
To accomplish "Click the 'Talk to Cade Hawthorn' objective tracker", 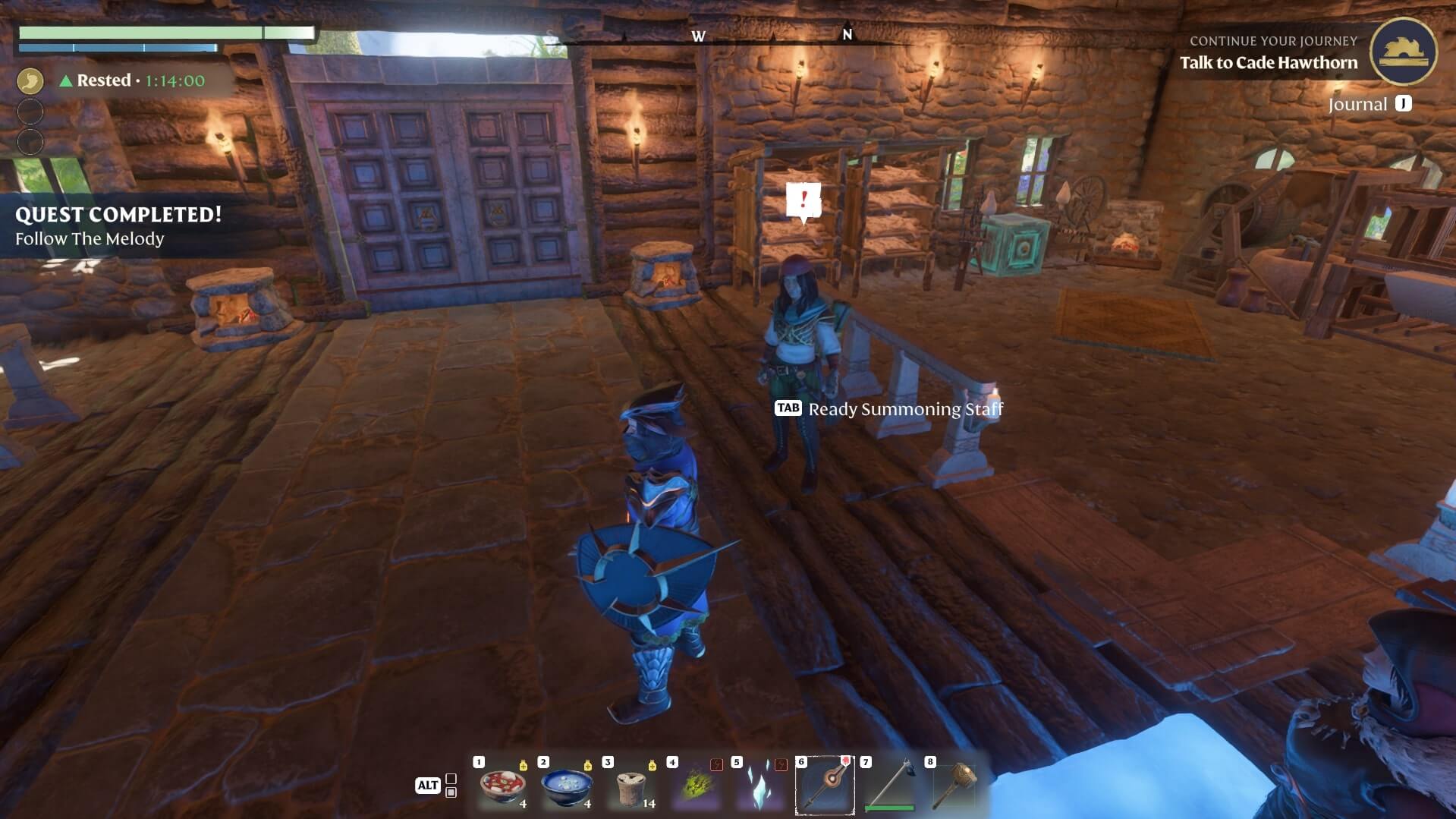I will (x=1268, y=63).
